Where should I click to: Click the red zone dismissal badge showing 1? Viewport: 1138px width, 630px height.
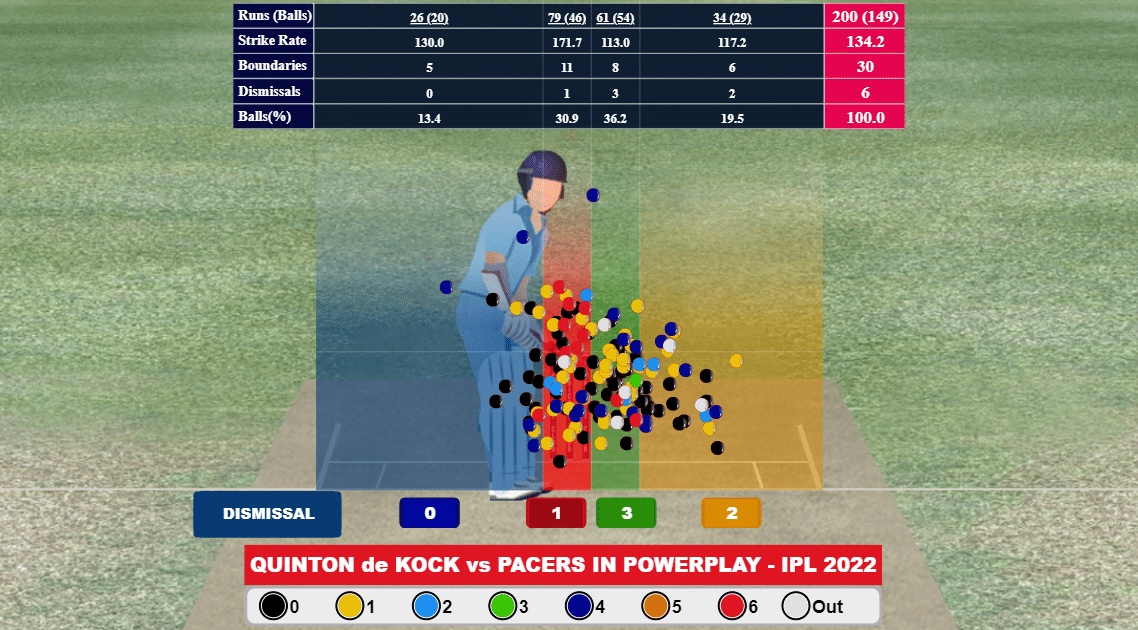pyautogui.click(x=556, y=513)
